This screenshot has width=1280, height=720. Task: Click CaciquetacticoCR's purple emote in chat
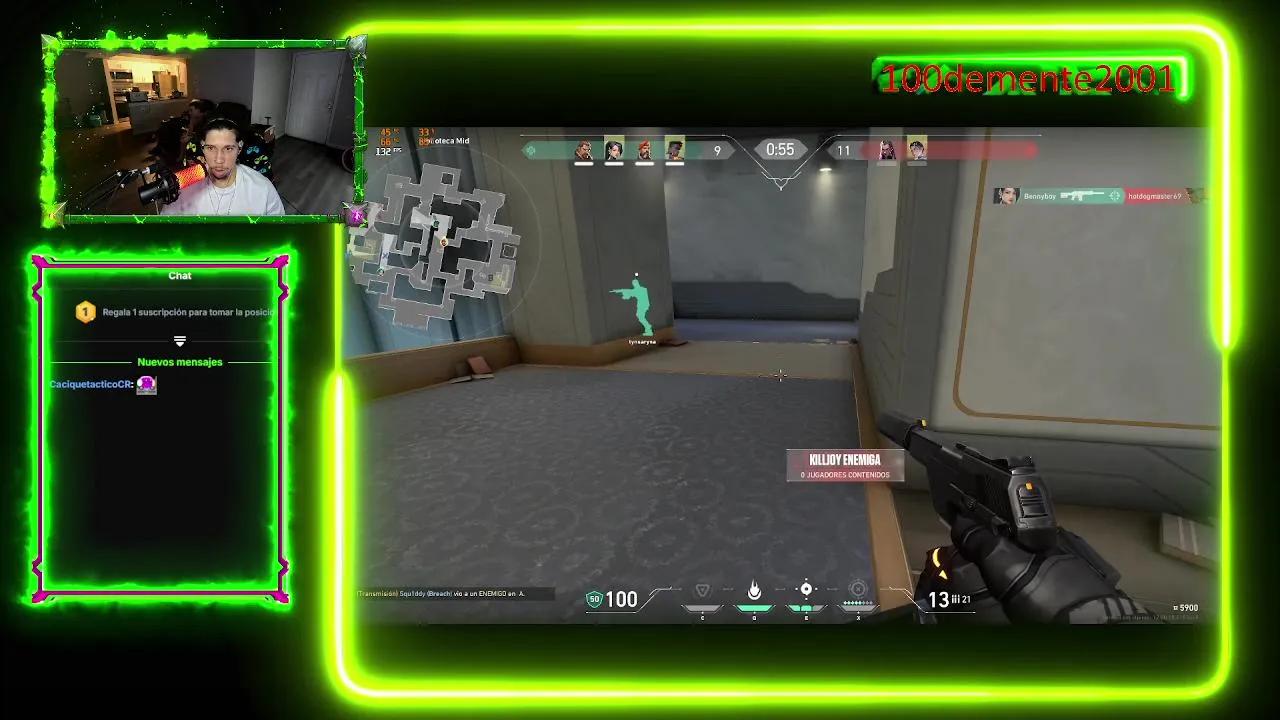tap(146, 385)
